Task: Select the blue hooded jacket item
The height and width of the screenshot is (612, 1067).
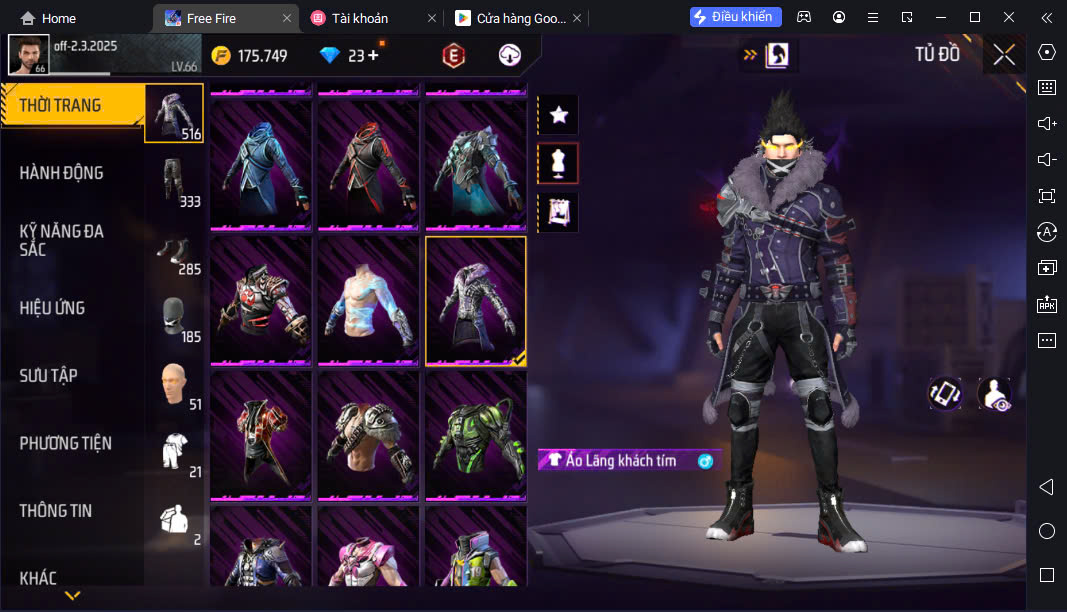Action: point(261,164)
